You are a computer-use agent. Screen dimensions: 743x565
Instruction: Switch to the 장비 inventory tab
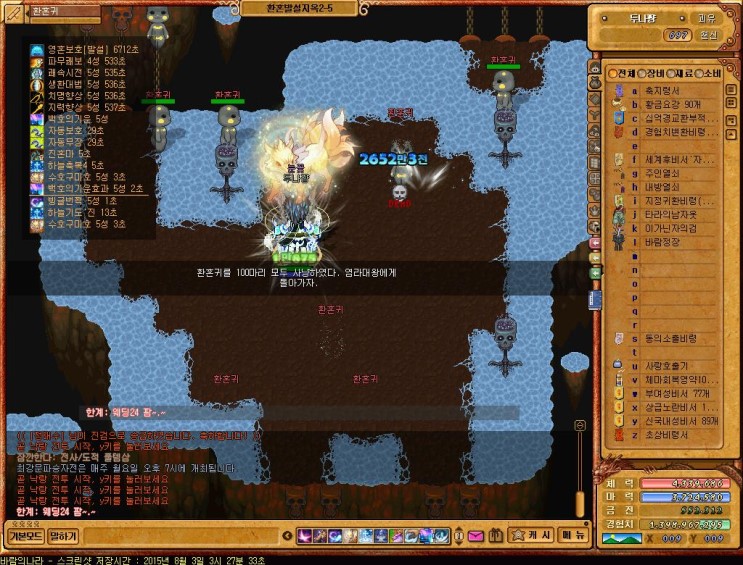point(654,73)
